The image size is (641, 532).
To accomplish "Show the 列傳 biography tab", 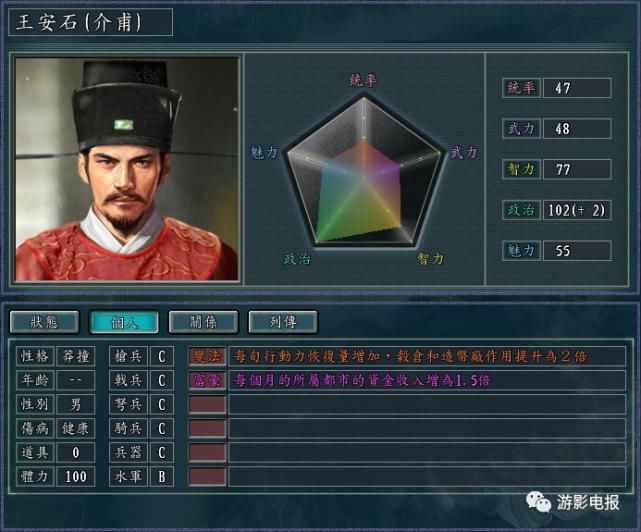I will [283, 322].
